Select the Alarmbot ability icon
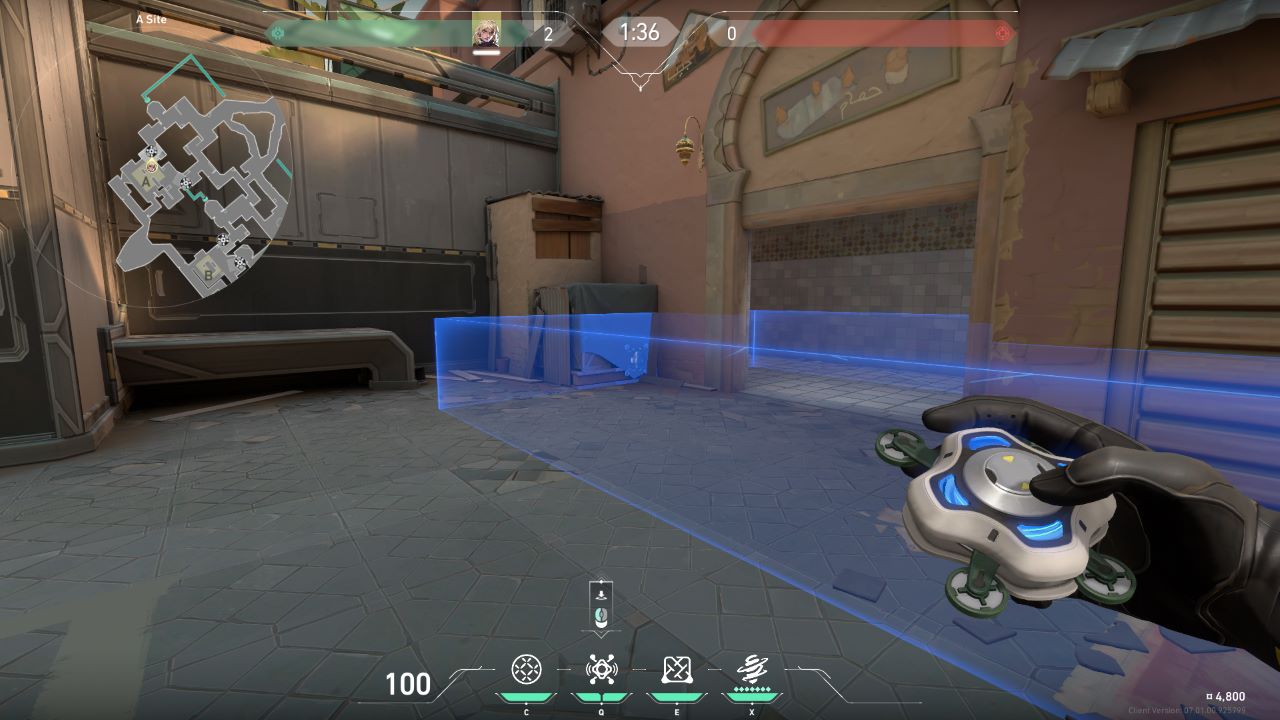Image resolution: width=1280 pixels, height=720 pixels. (x=601, y=667)
